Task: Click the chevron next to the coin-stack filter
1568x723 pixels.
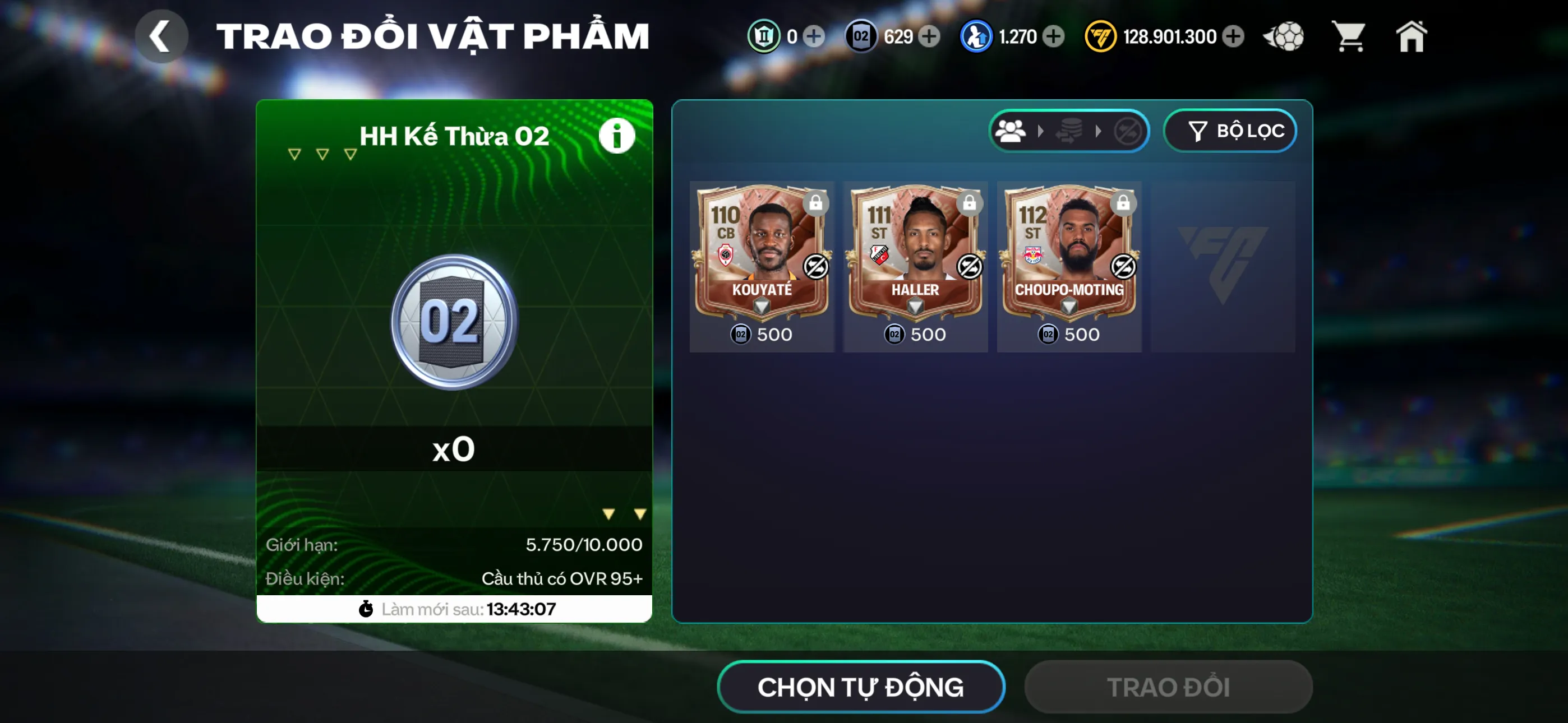Action: [1099, 131]
